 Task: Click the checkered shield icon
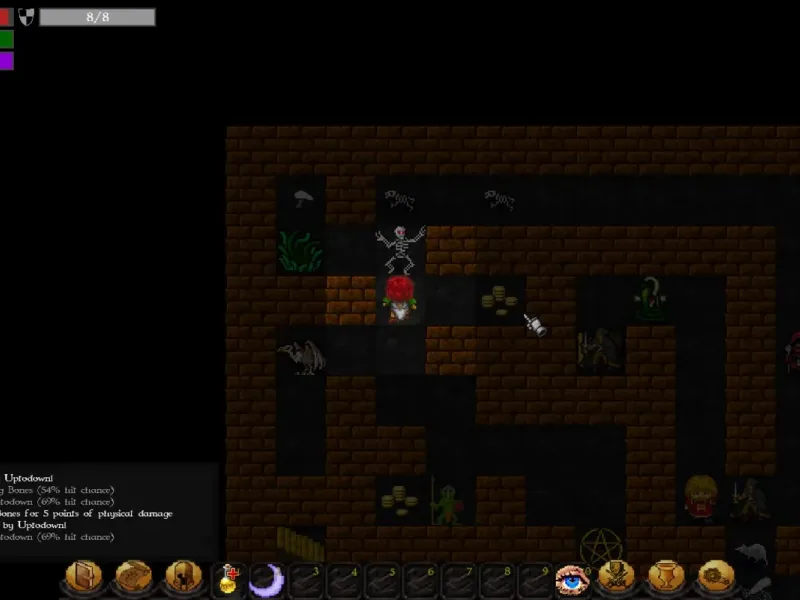26,16
